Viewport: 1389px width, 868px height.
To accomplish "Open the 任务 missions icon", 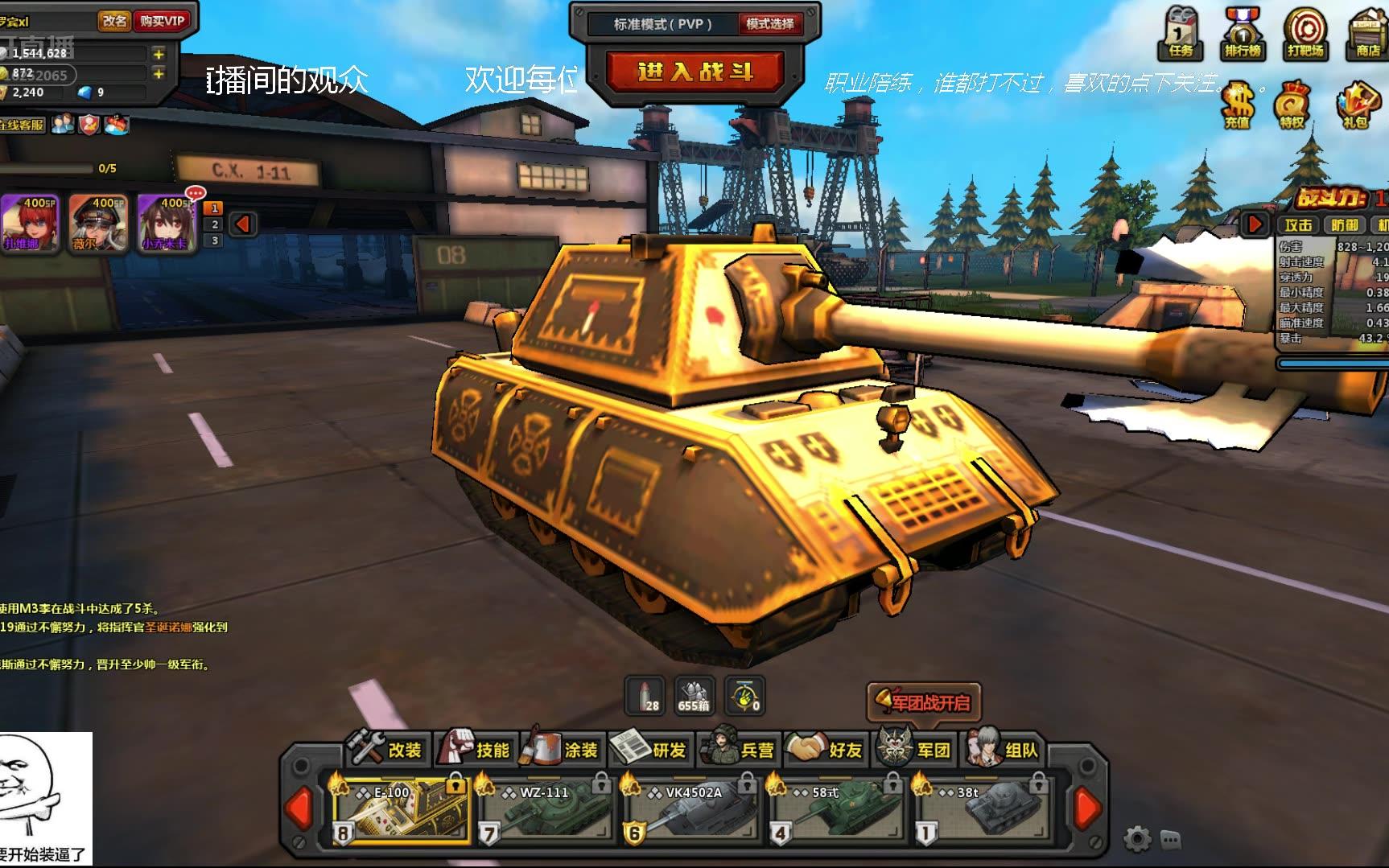I will coord(1181,33).
